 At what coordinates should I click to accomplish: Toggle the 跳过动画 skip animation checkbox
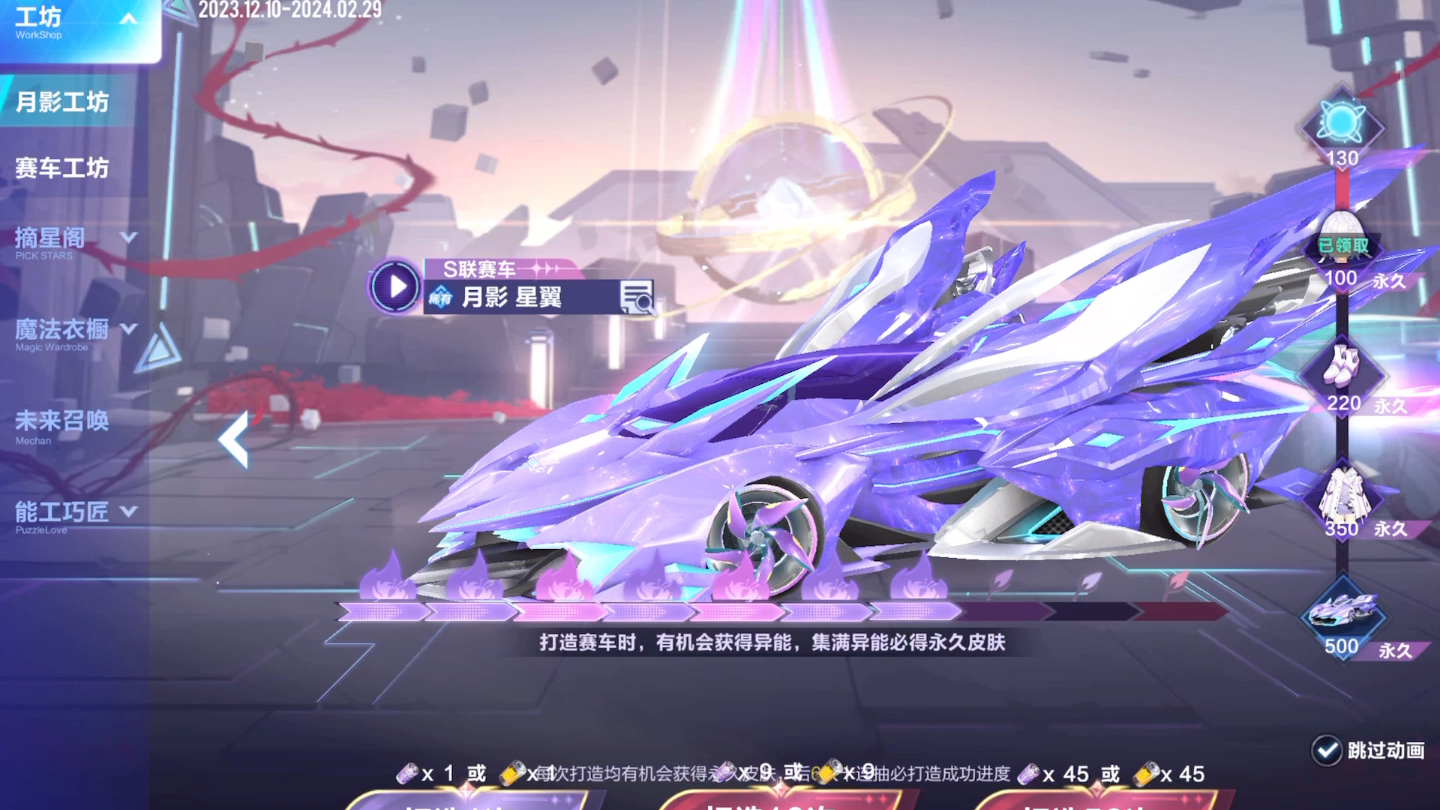[x=1327, y=750]
